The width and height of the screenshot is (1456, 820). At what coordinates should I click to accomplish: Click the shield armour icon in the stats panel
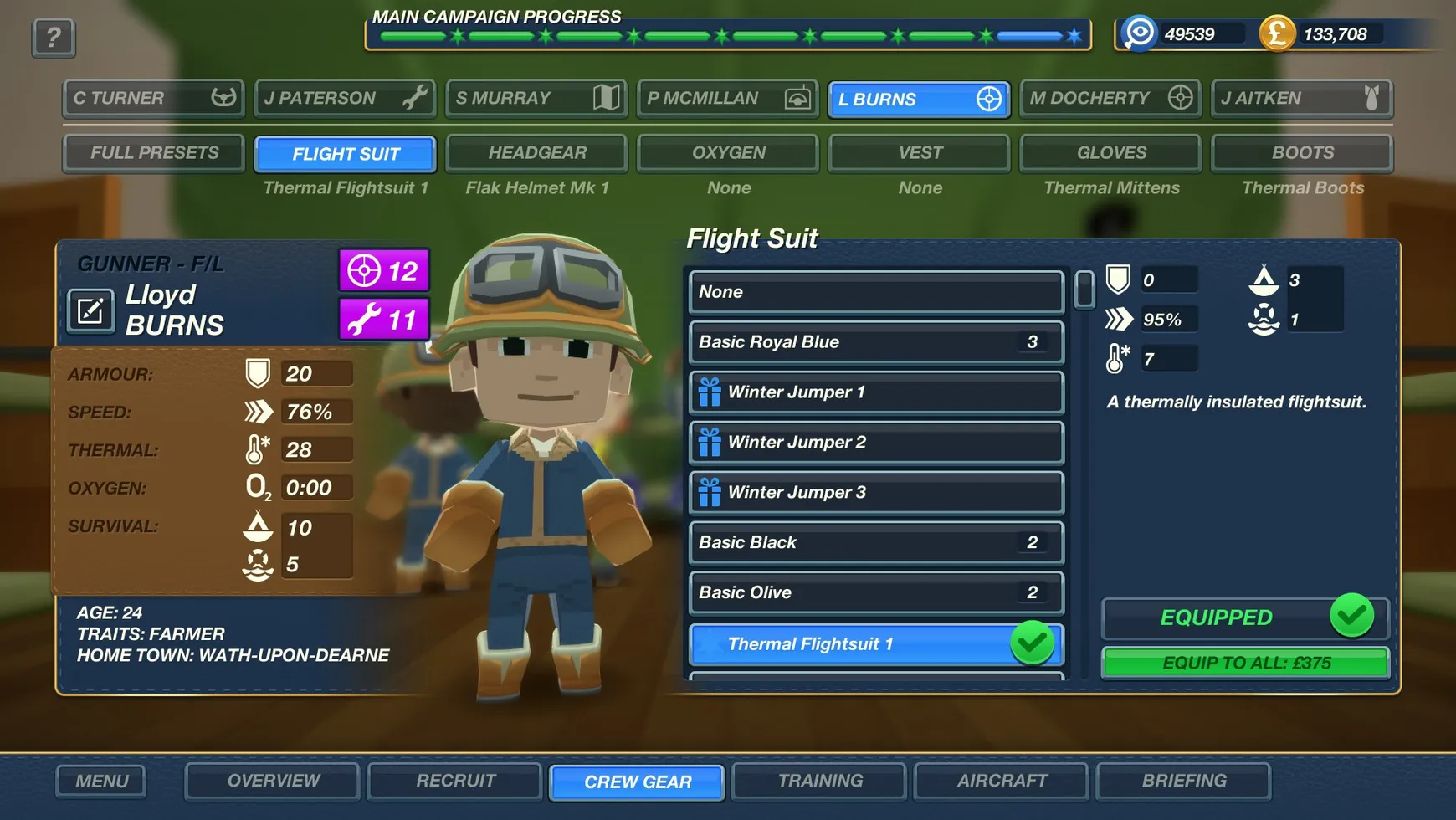click(257, 373)
